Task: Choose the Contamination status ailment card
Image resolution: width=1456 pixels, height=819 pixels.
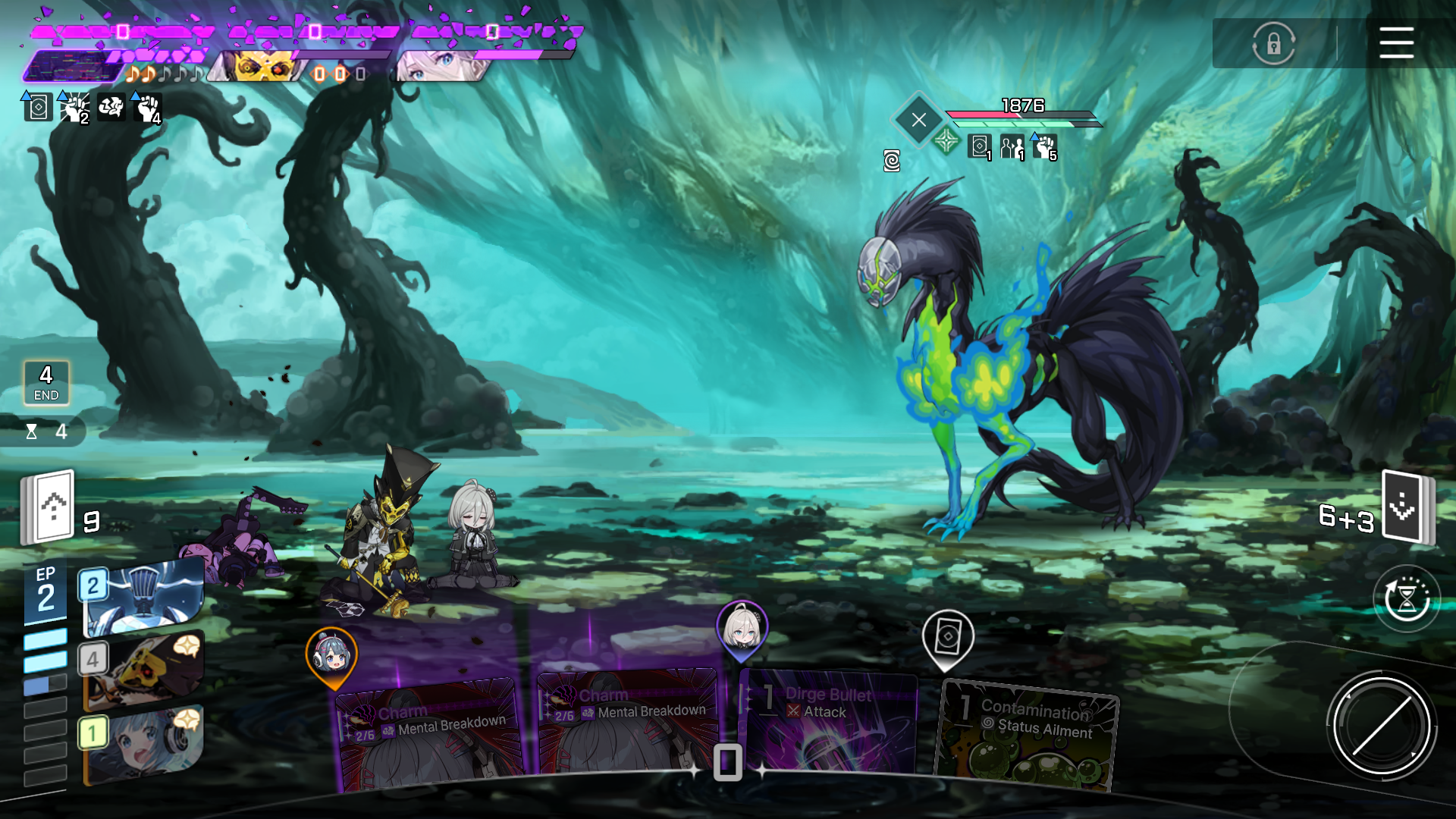Action: click(x=1028, y=737)
